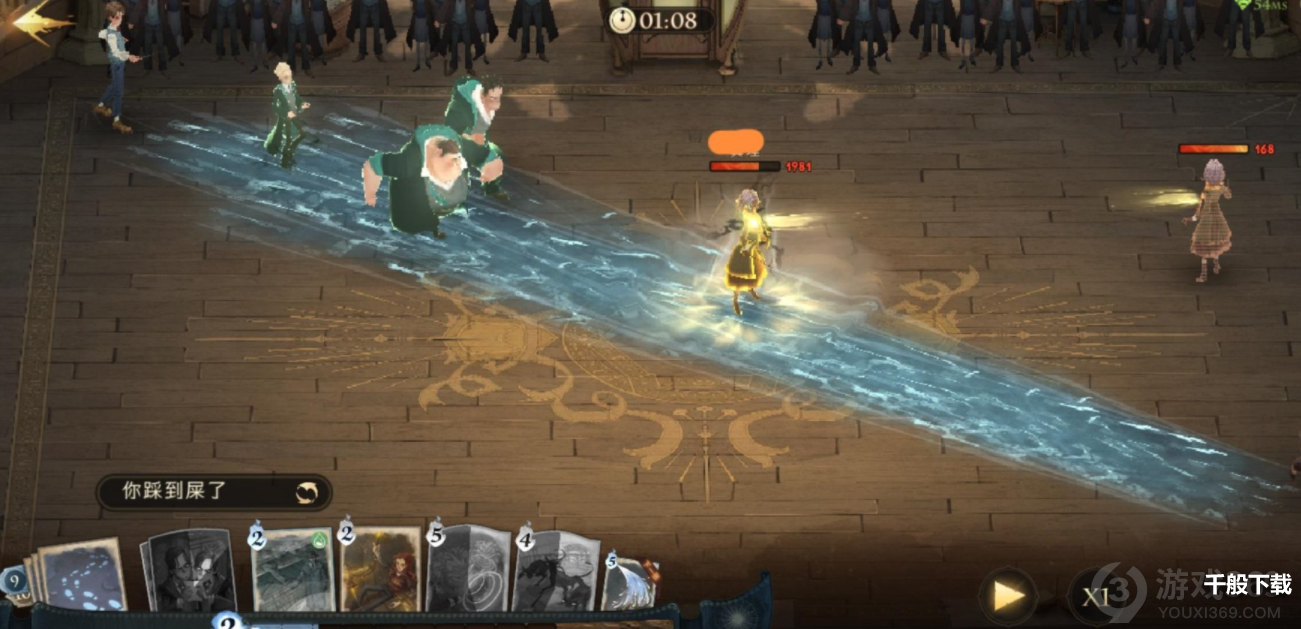The image size is (1301, 629).
Task: Play the 2-cost red-haired witch card
Action: tap(381, 570)
